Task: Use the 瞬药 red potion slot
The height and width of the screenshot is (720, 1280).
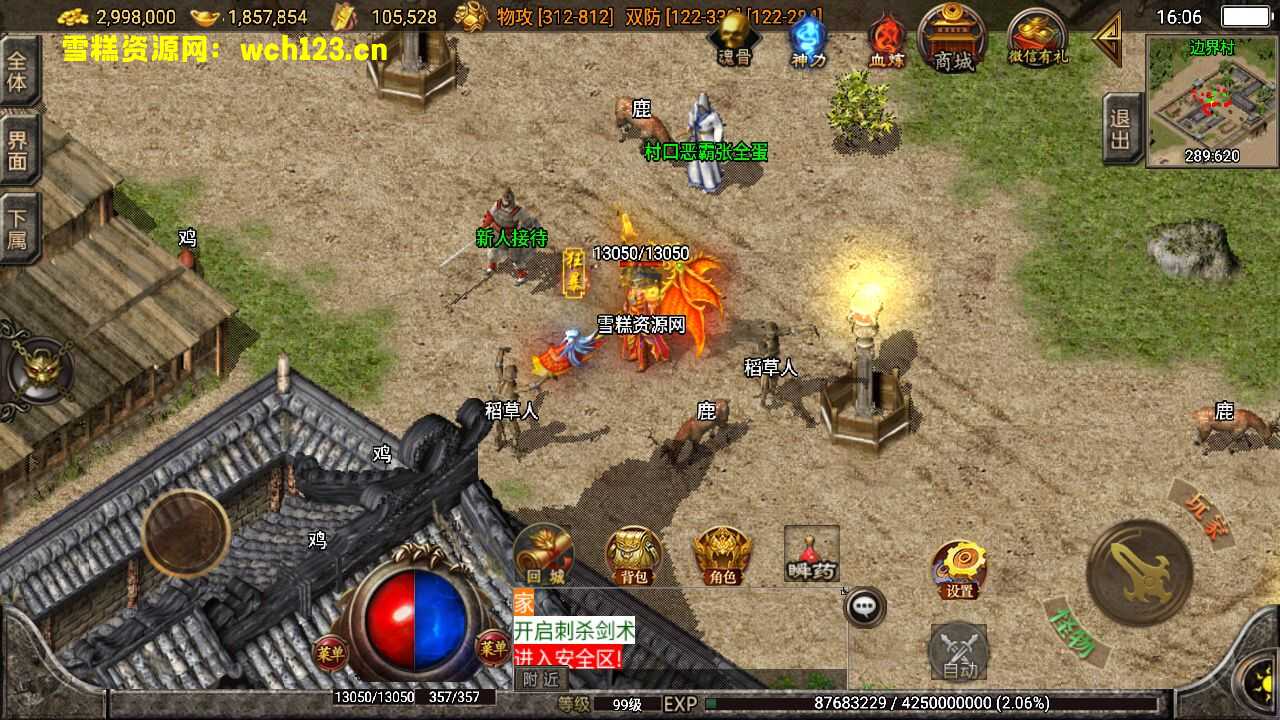Action: [x=811, y=552]
